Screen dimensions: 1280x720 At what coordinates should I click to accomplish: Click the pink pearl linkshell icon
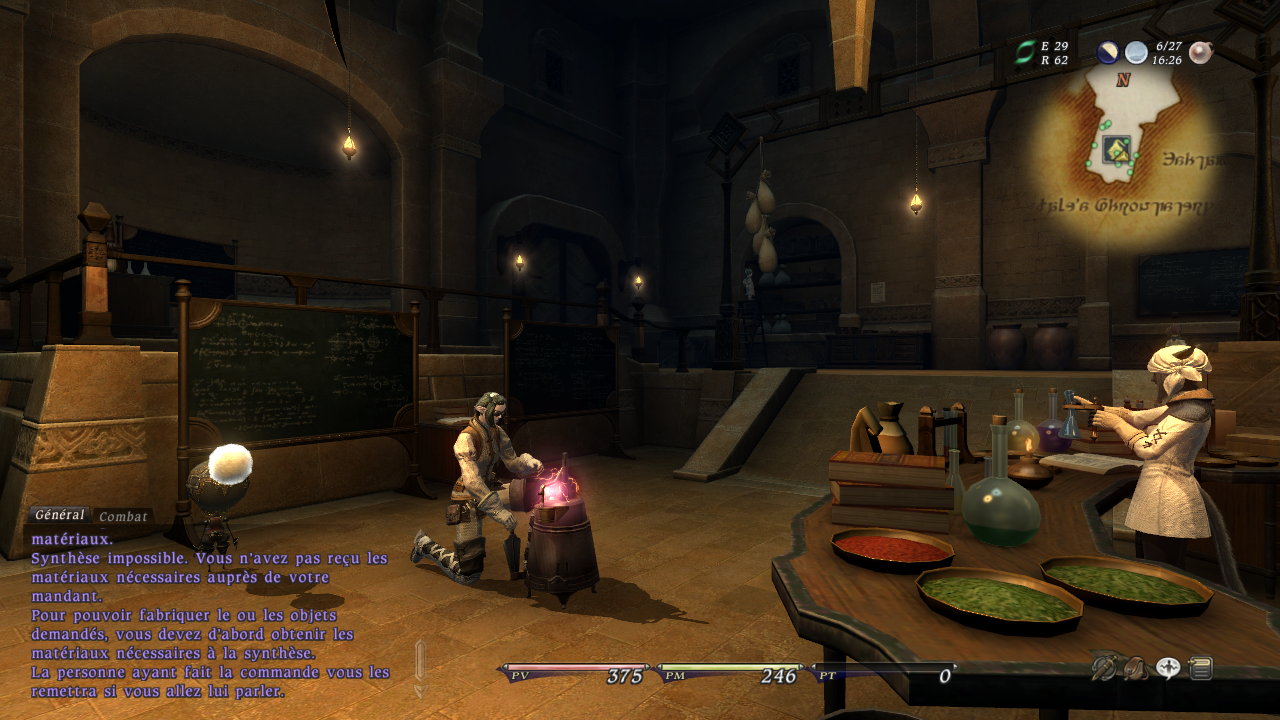pyautogui.click(x=1200, y=53)
